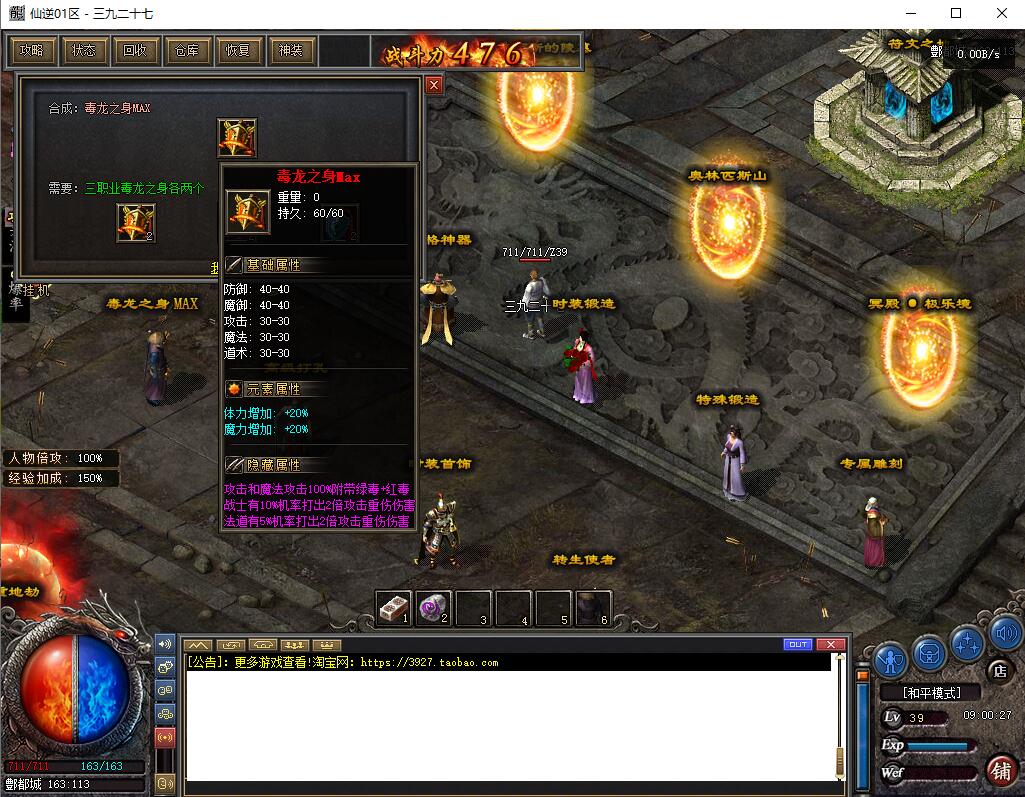Open the 攻略 guide menu
The width and height of the screenshot is (1025, 797).
tap(32, 50)
